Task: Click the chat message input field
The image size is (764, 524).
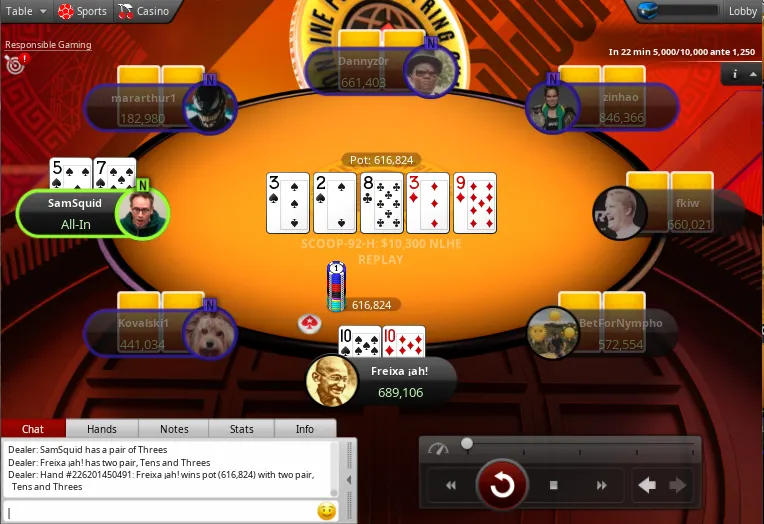Action: pos(160,512)
